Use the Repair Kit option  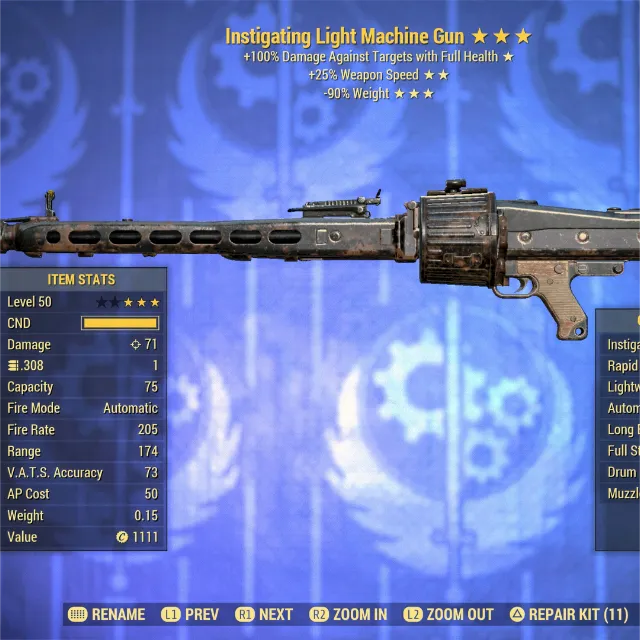point(569,614)
